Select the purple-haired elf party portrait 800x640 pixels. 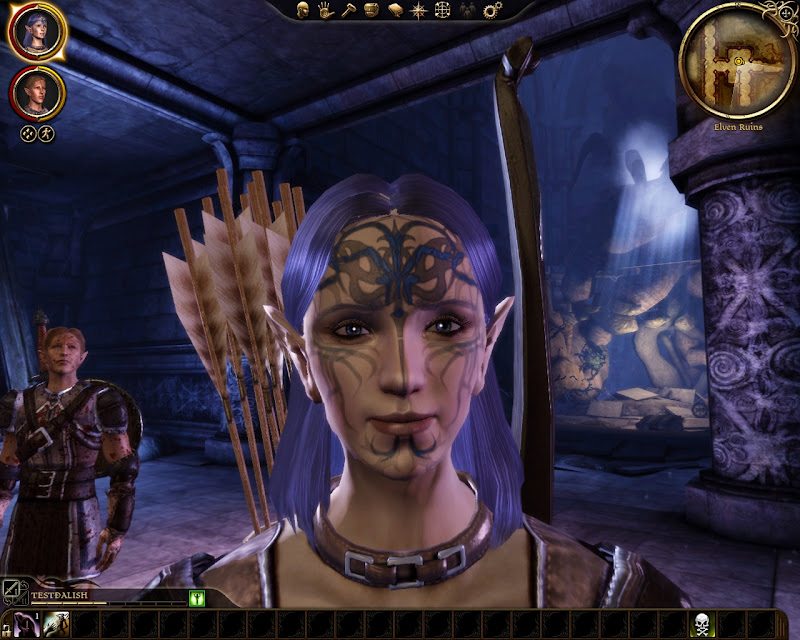[x=37, y=33]
